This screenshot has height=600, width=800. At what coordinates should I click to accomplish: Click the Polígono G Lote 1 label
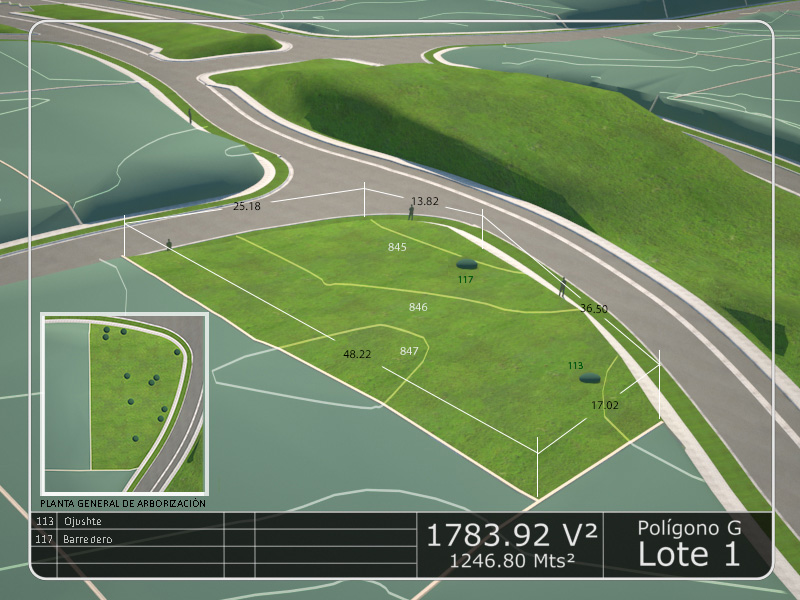pyautogui.click(x=689, y=544)
